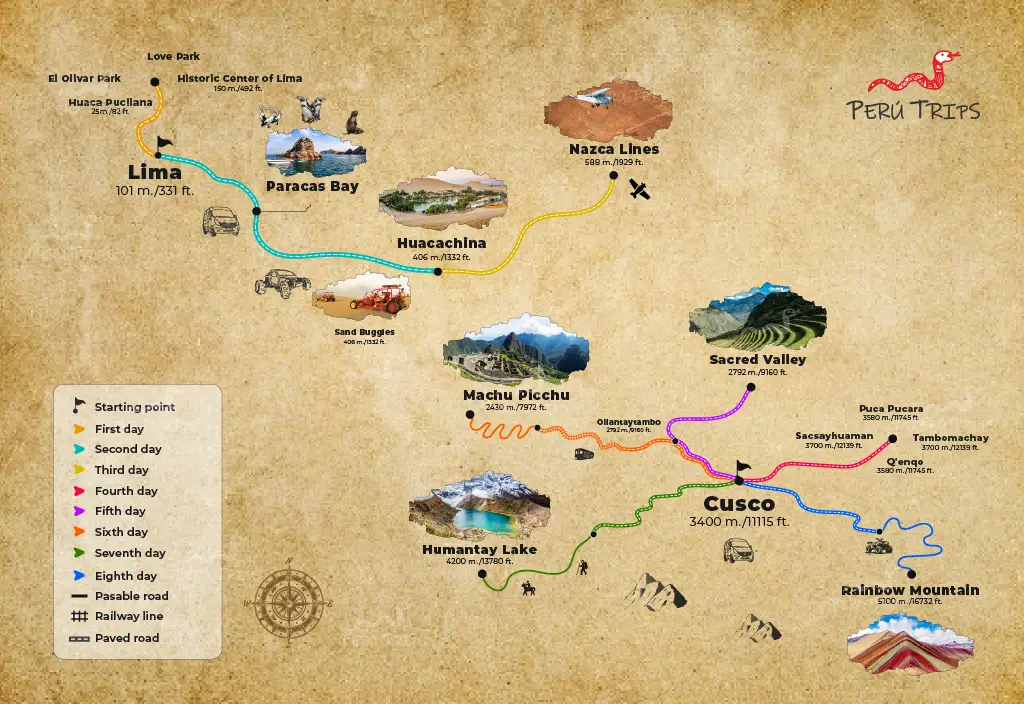
Task: Click the compass rose icon
Action: [x=285, y=603]
